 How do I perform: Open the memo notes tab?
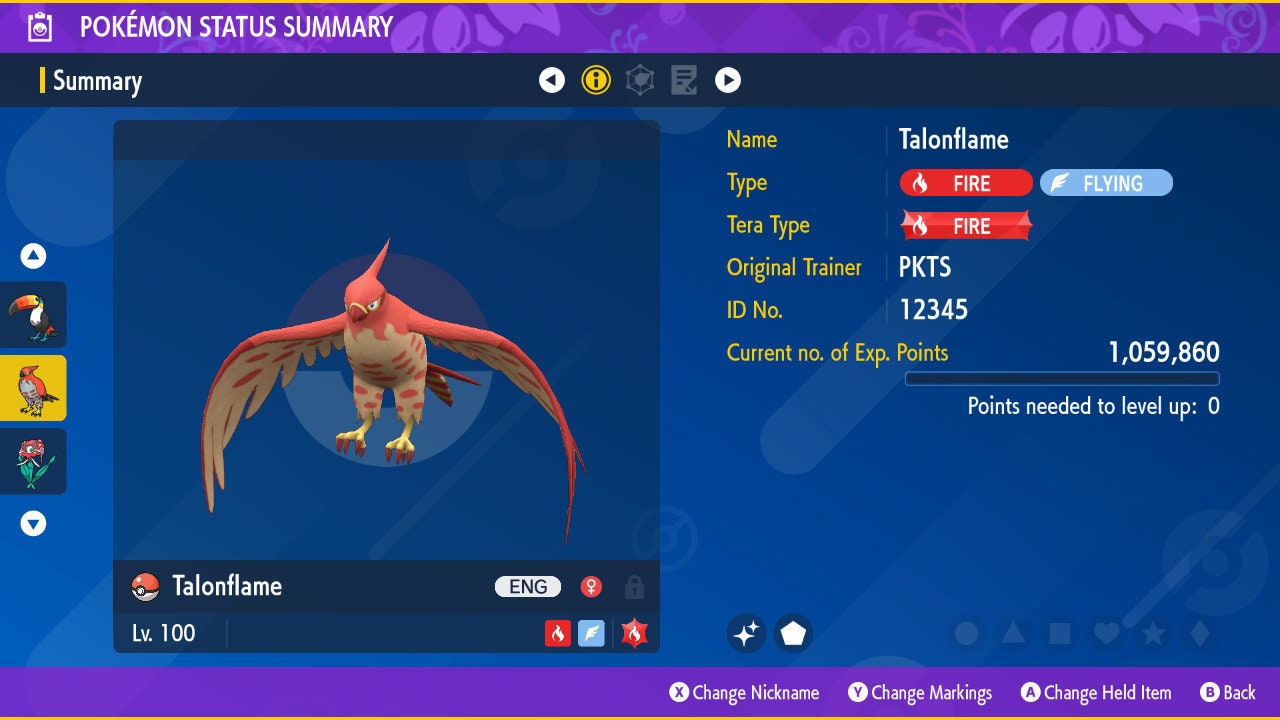(x=684, y=80)
